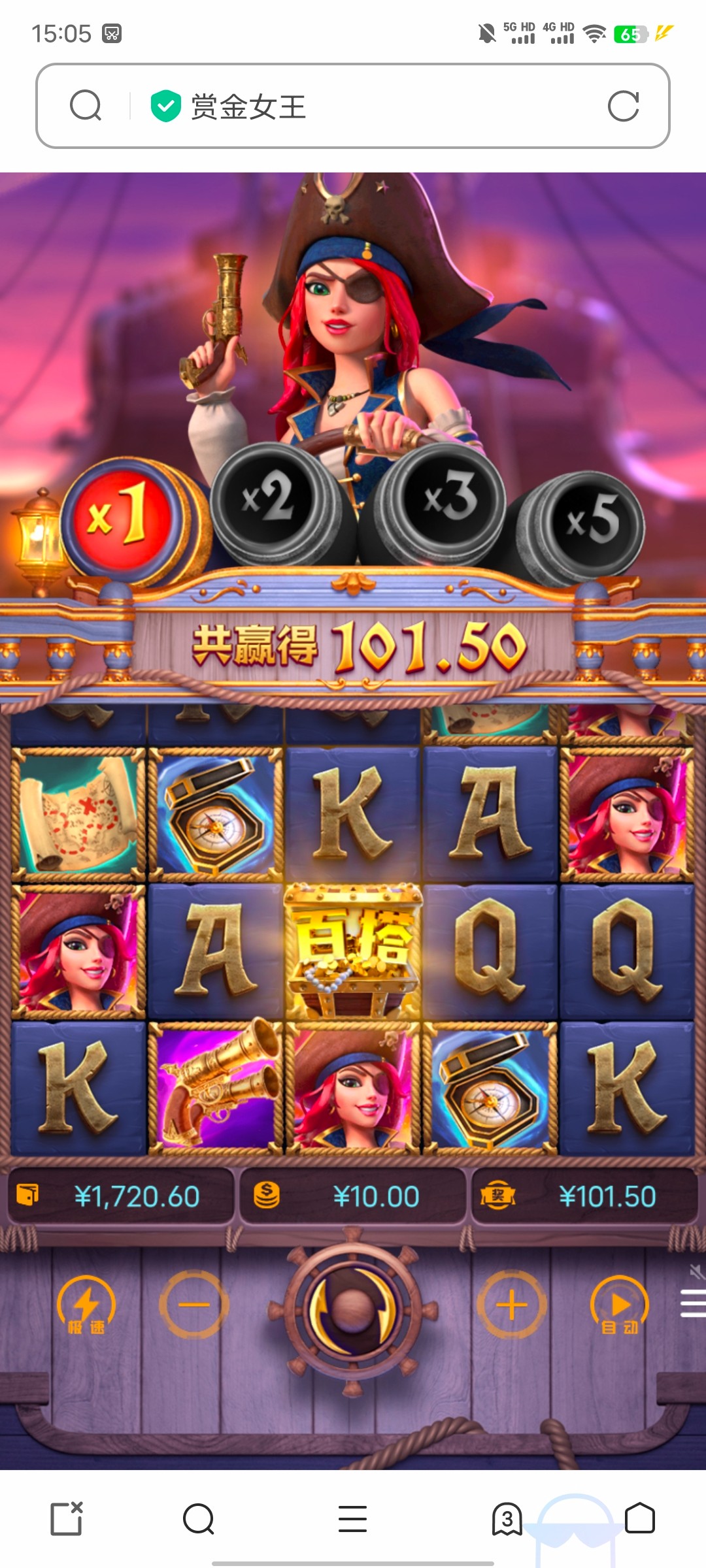Image resolution: width=706 pixels, height=1568 pixels.
Task: Open the game's hamburger menu
Action: pos(693,1303)
